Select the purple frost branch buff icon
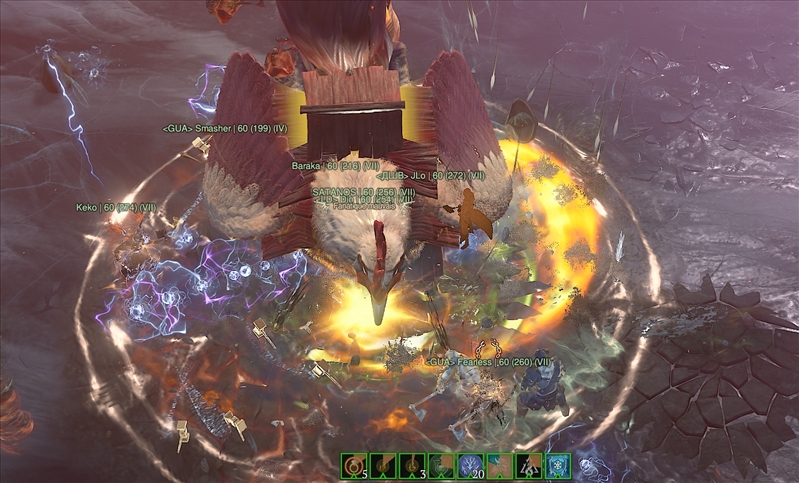Viewport: 799px width, 483px height. [x=470, y=465]
